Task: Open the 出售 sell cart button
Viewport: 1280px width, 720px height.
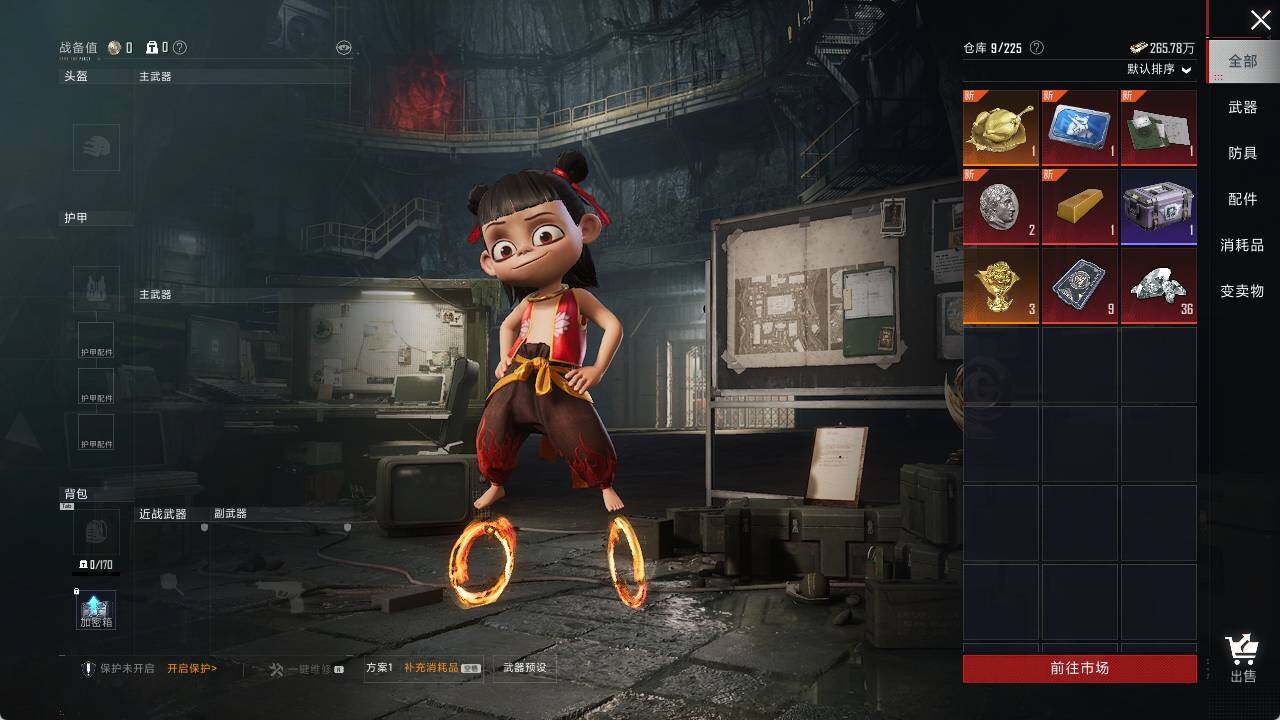Action: (x=1243, y=659)
